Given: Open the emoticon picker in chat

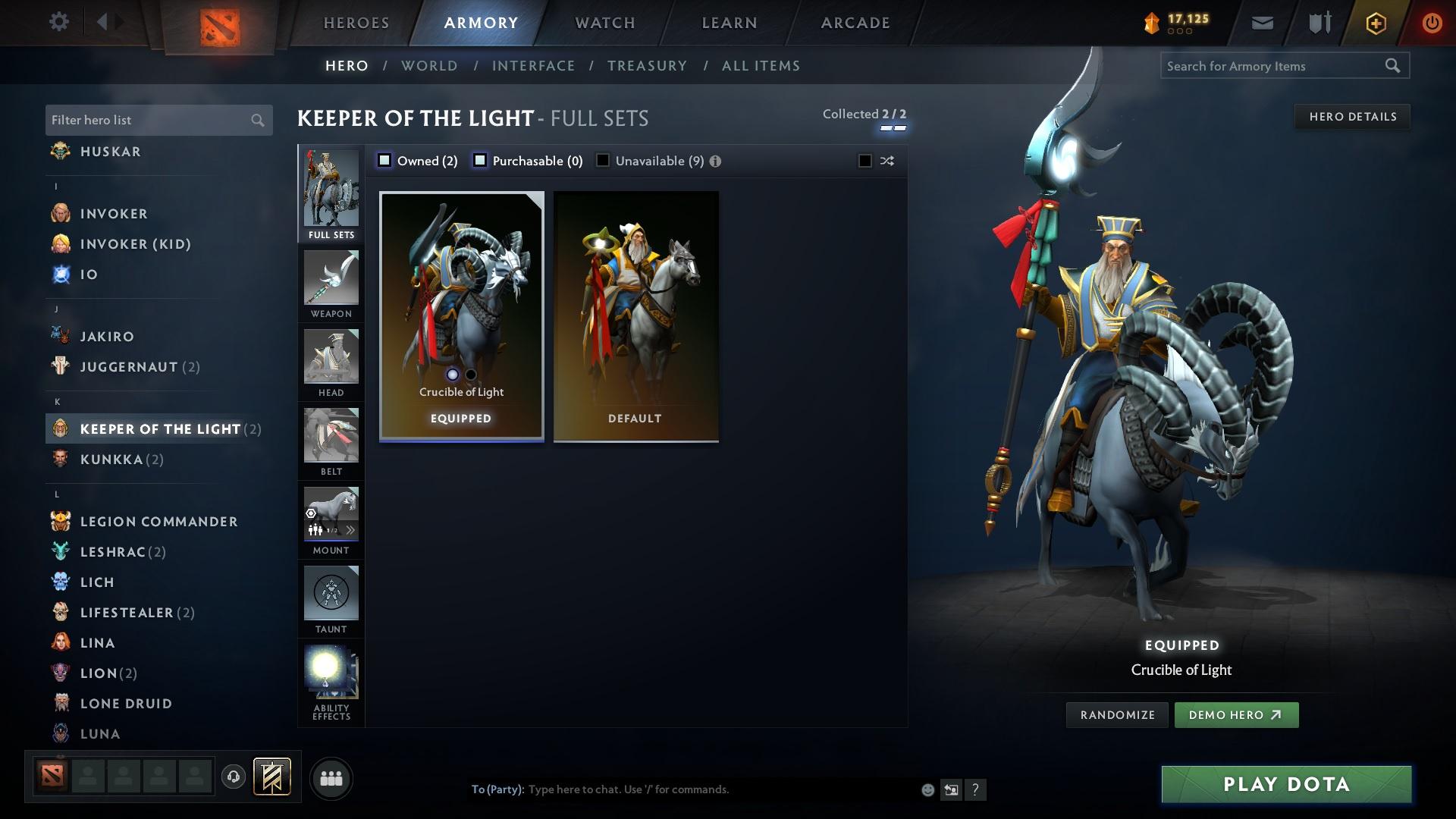Looking at the screenshot, I should click(927, 789).
